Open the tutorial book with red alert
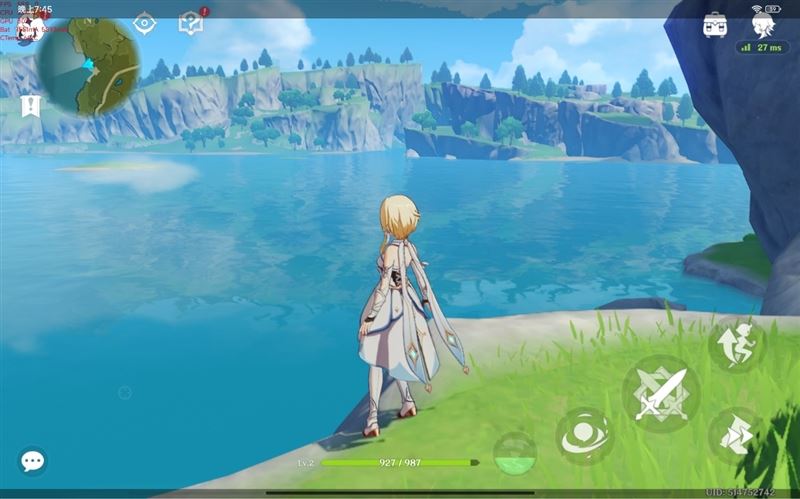Screen dimensions: 800x499 tap(190, 22)
